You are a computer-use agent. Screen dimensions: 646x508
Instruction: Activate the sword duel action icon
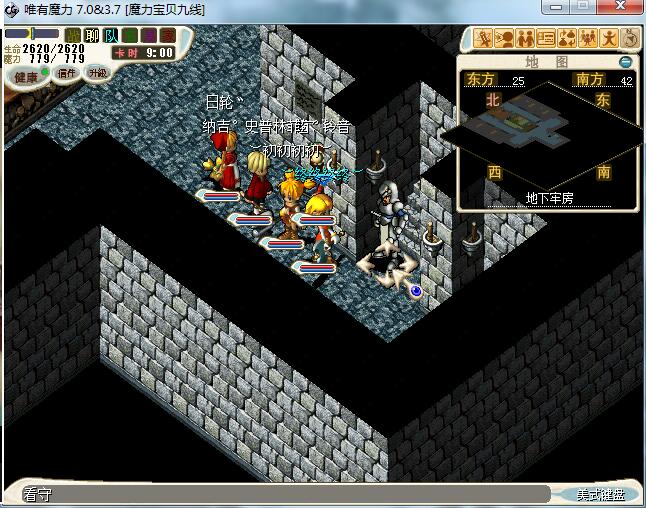[484, 40]
